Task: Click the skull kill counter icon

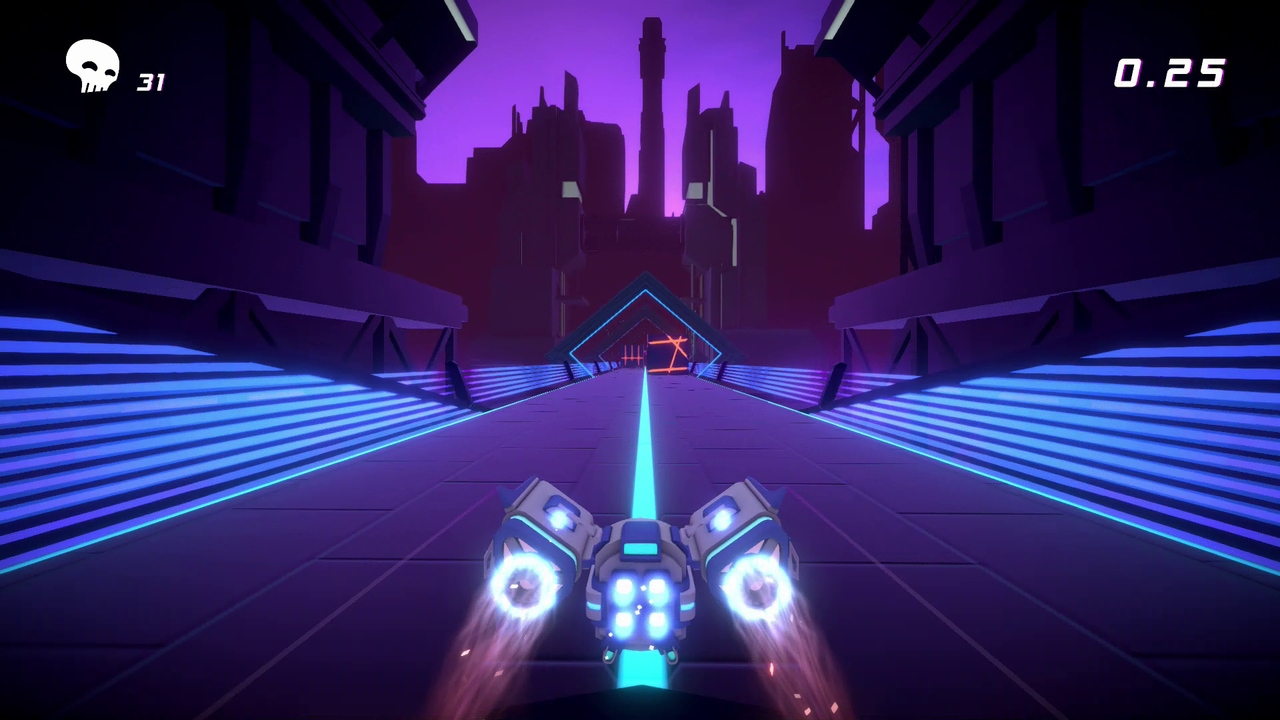Action: coord(92,65)
